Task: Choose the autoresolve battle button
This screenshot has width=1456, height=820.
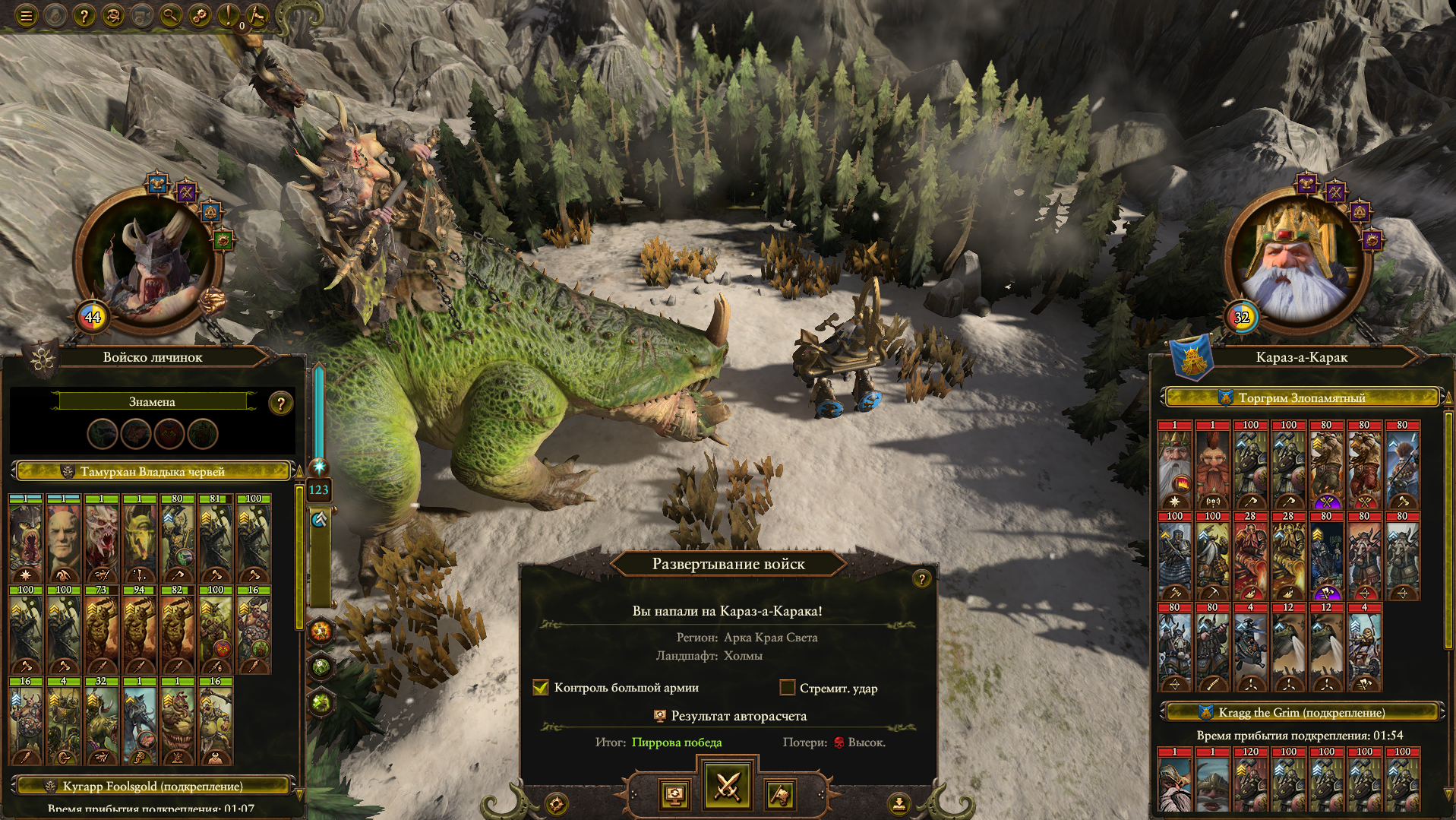Action: tap(674, 795)
